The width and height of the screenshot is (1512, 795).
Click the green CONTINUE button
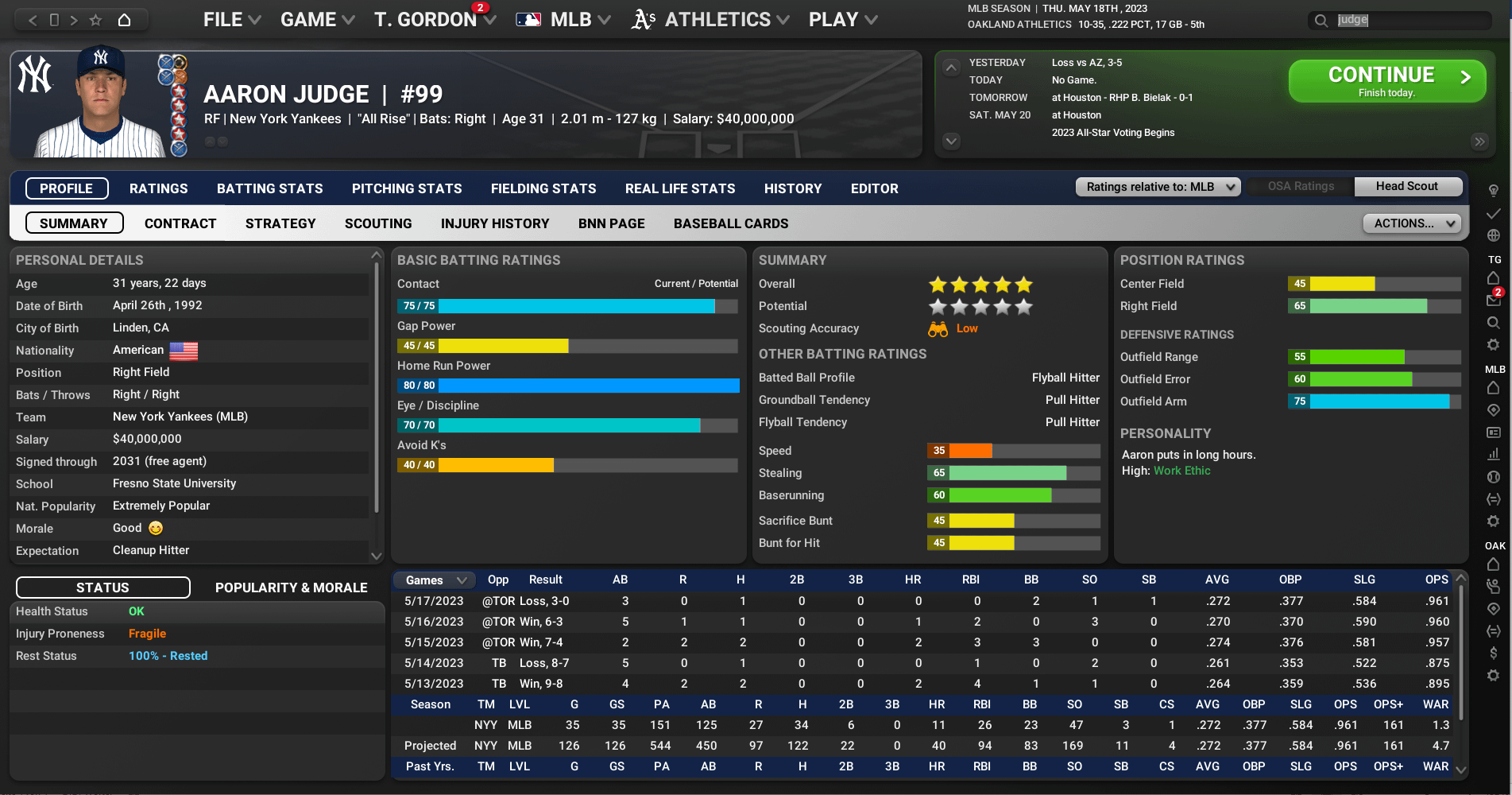1386,81
